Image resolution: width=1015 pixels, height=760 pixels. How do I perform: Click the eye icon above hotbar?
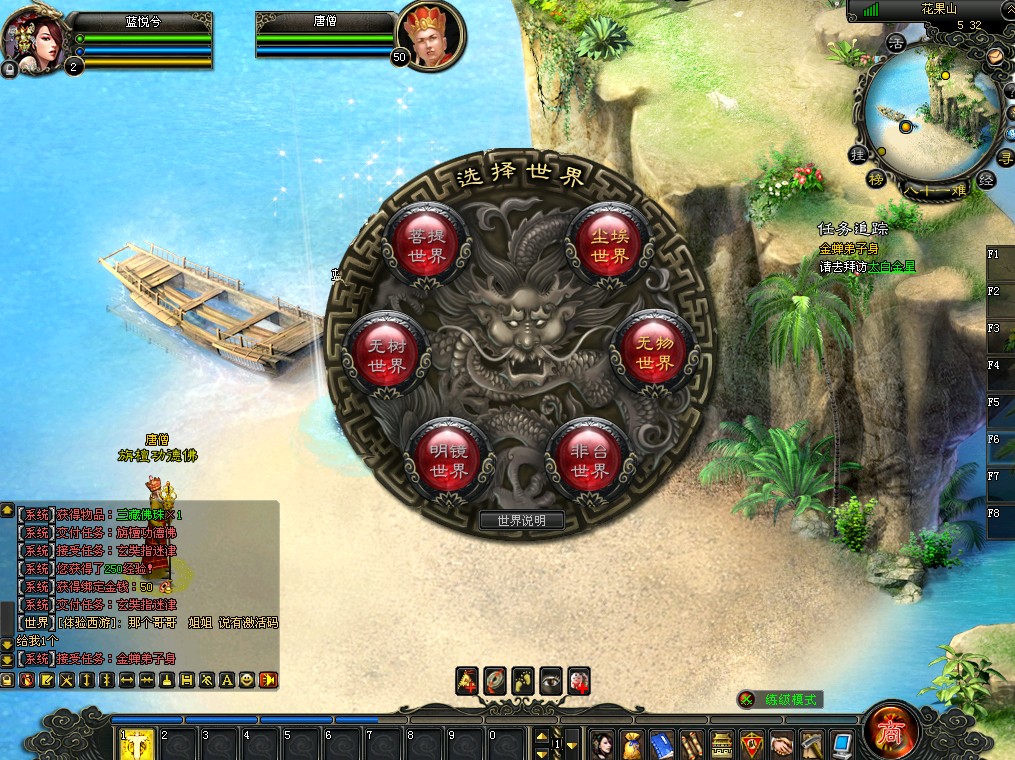pyautogui.click(x=550, y=680)
